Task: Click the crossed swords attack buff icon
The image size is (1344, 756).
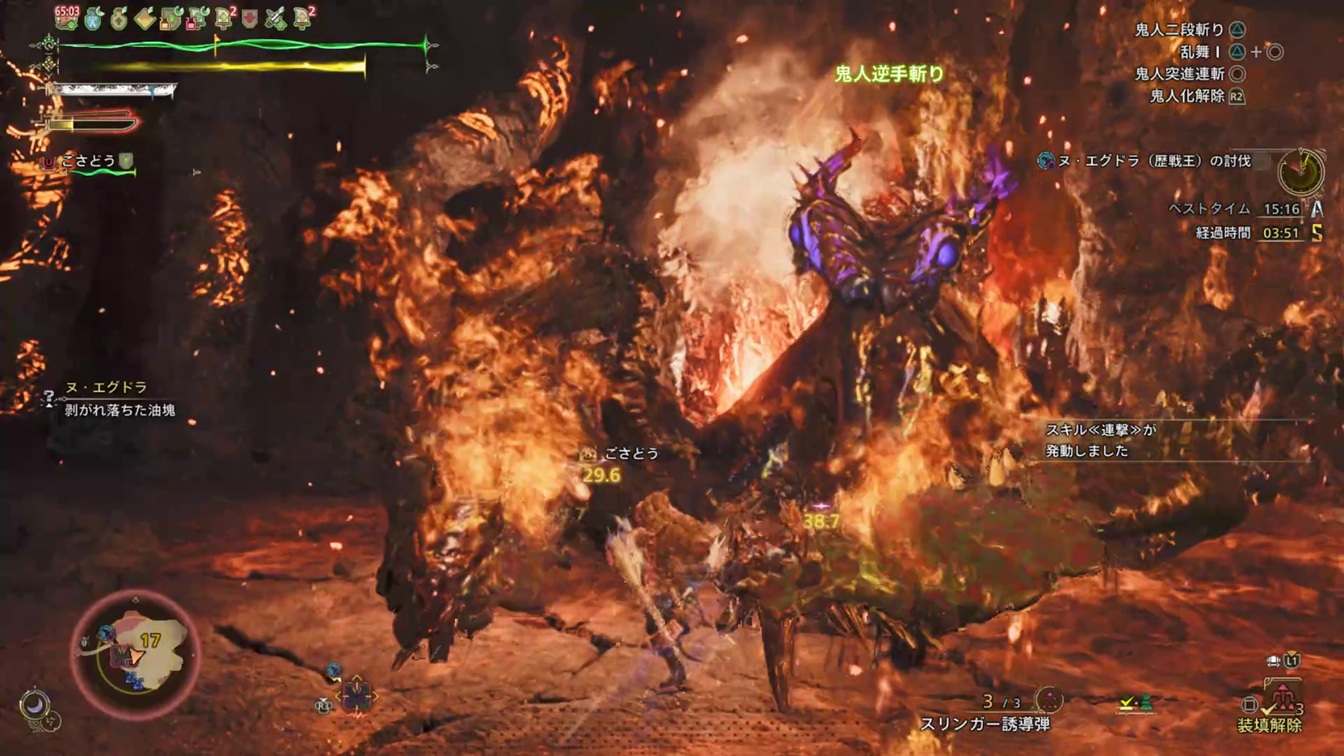Action: click(275, 17)
